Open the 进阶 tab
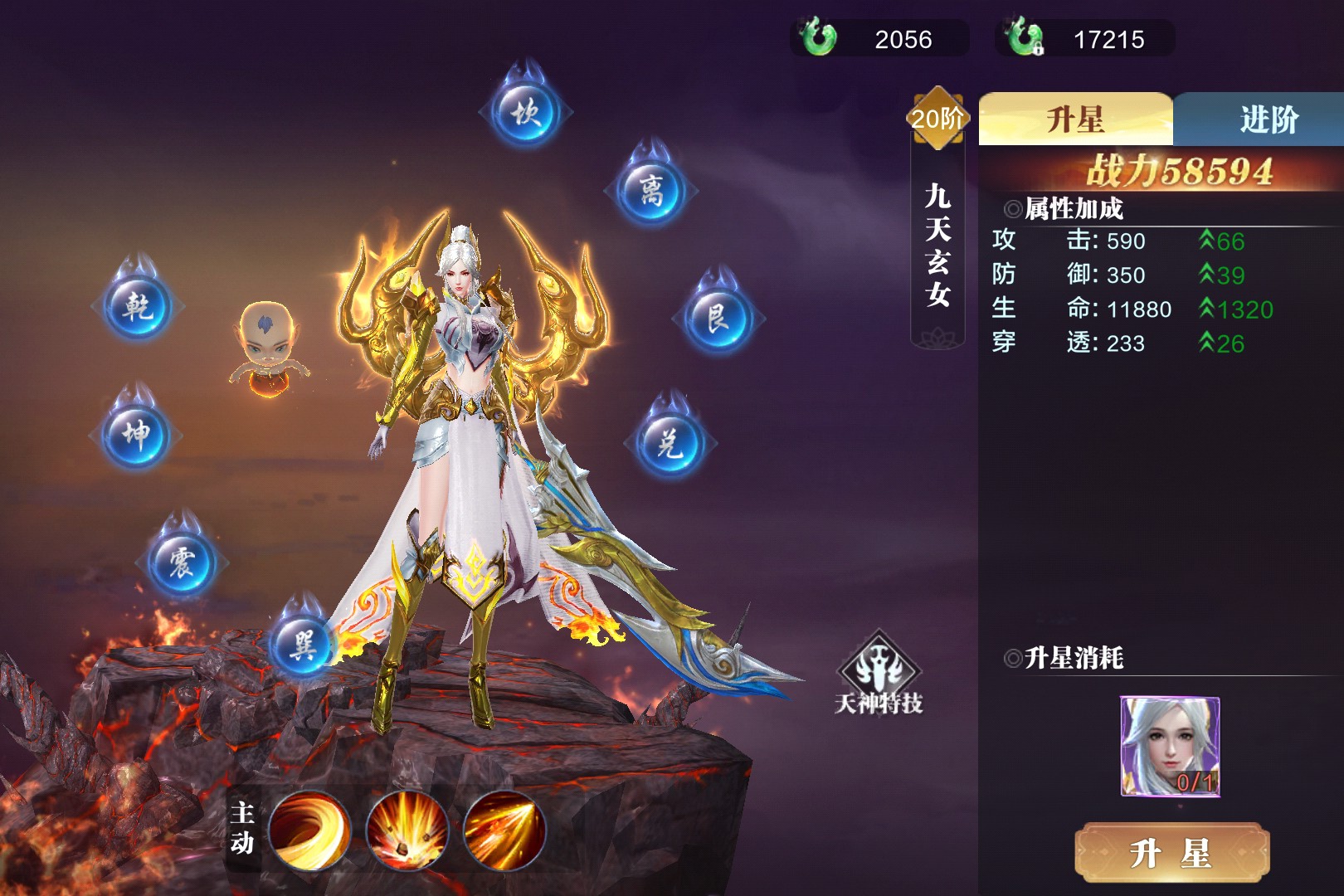 pyautogui.click(x=1268, y=119)
